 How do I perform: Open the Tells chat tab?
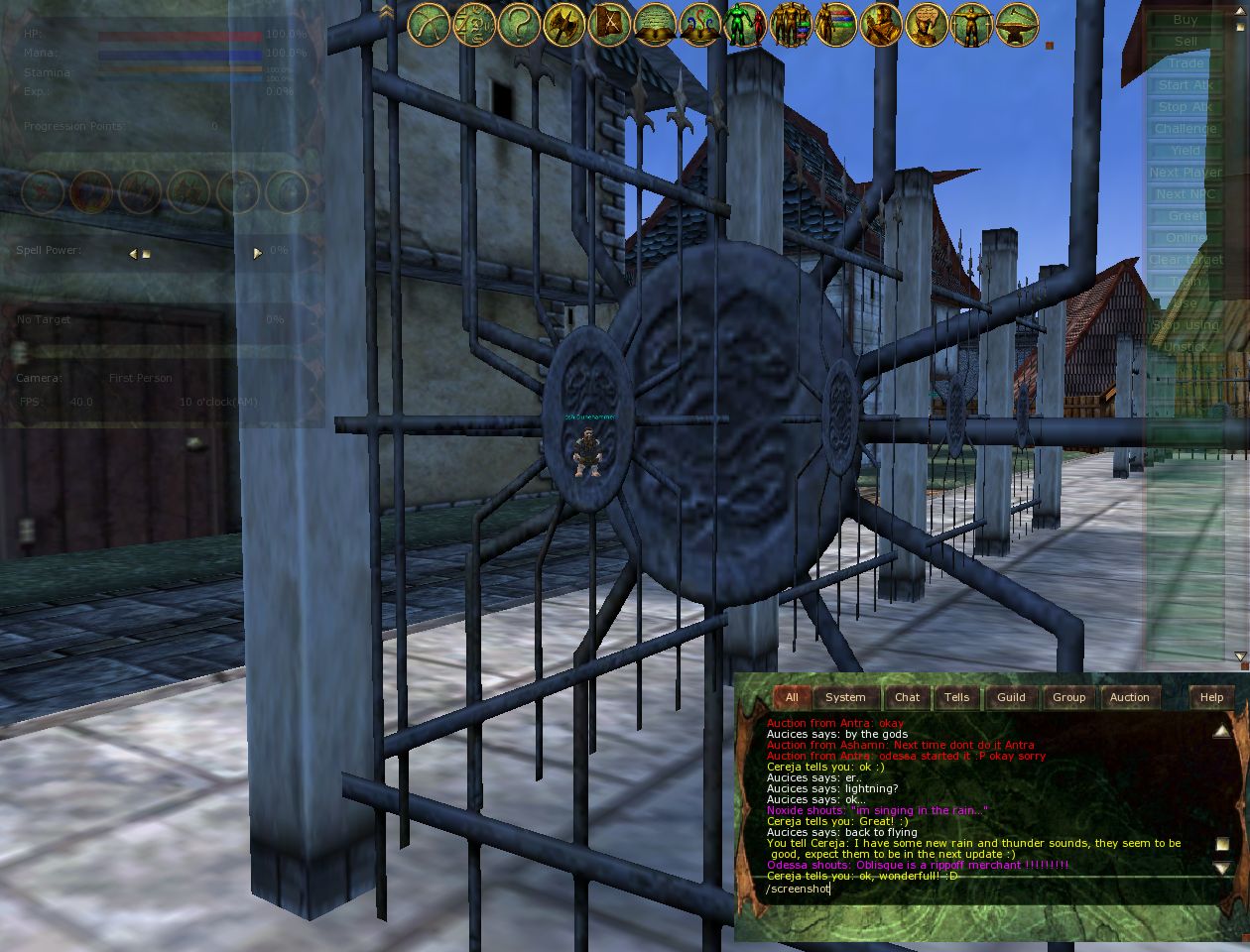[x=956, y=697]
